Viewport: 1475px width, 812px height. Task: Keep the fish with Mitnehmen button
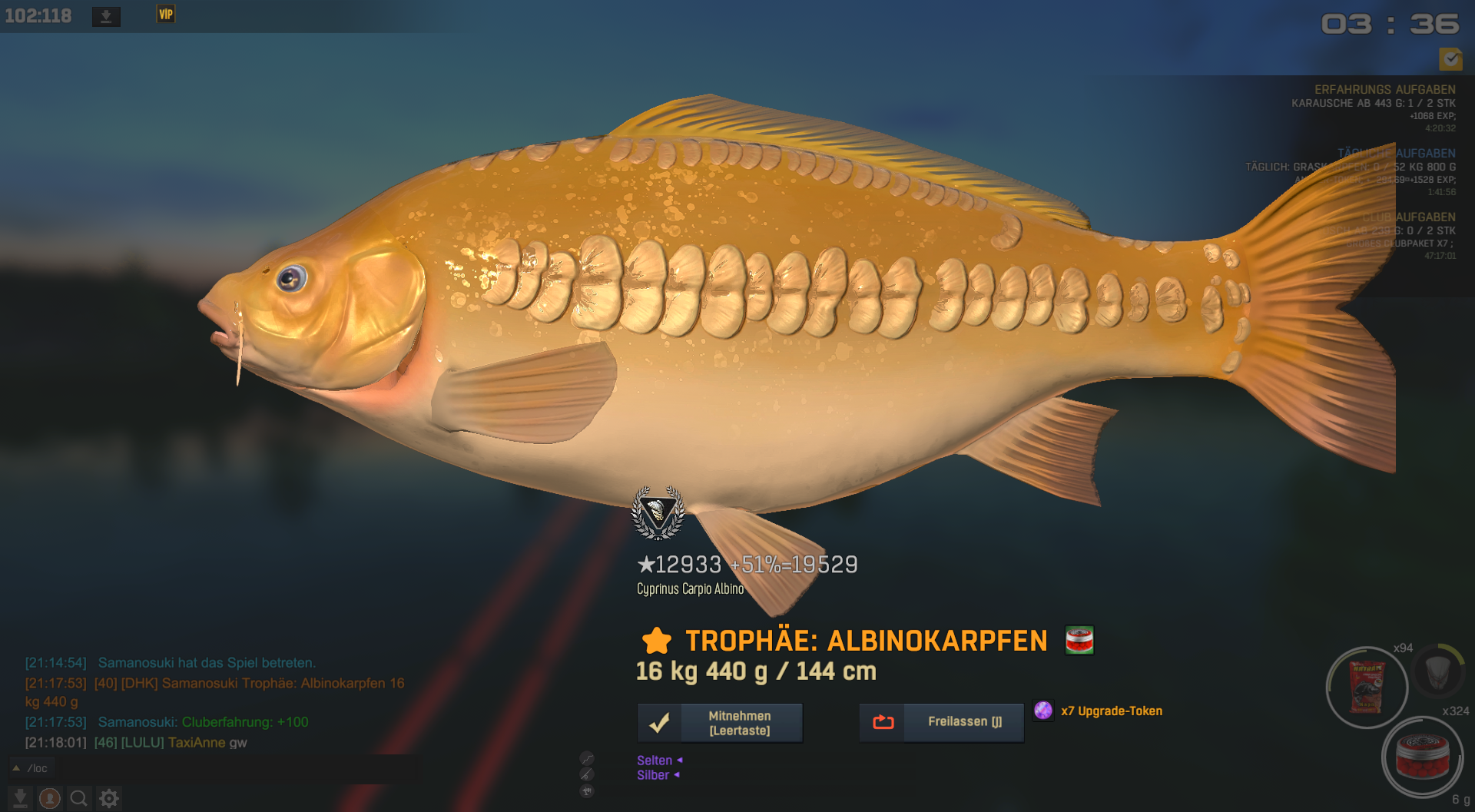coord(720,723)
